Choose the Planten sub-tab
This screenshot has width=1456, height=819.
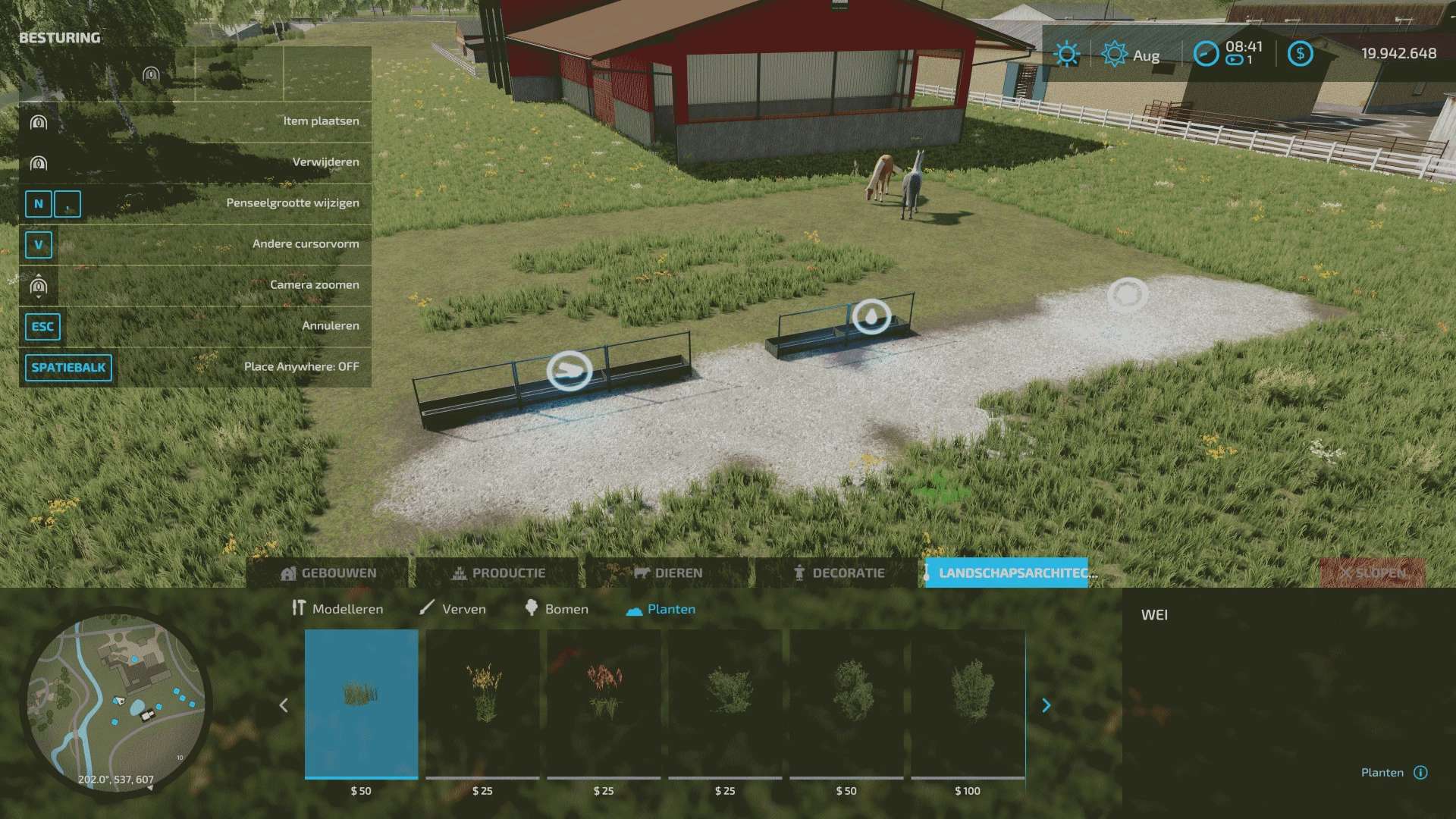click(661, 609)
